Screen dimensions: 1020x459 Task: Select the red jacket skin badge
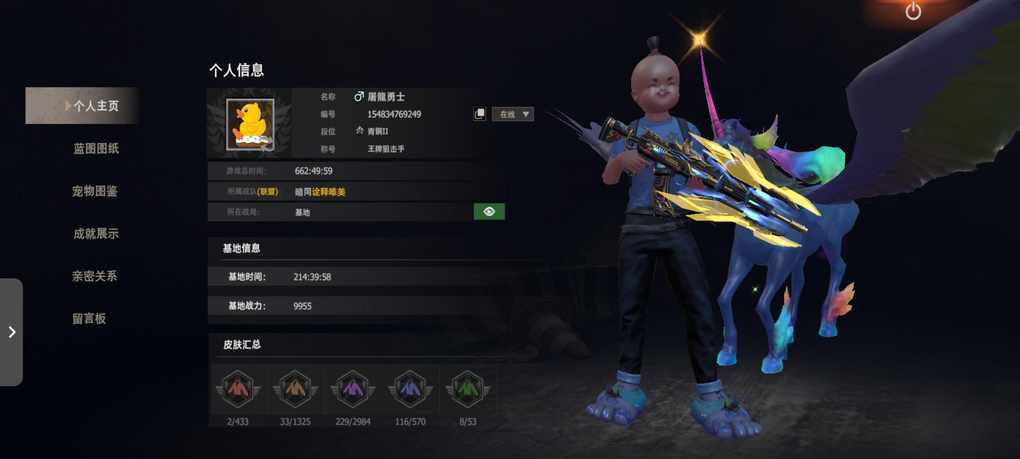[x=238, y=387]
